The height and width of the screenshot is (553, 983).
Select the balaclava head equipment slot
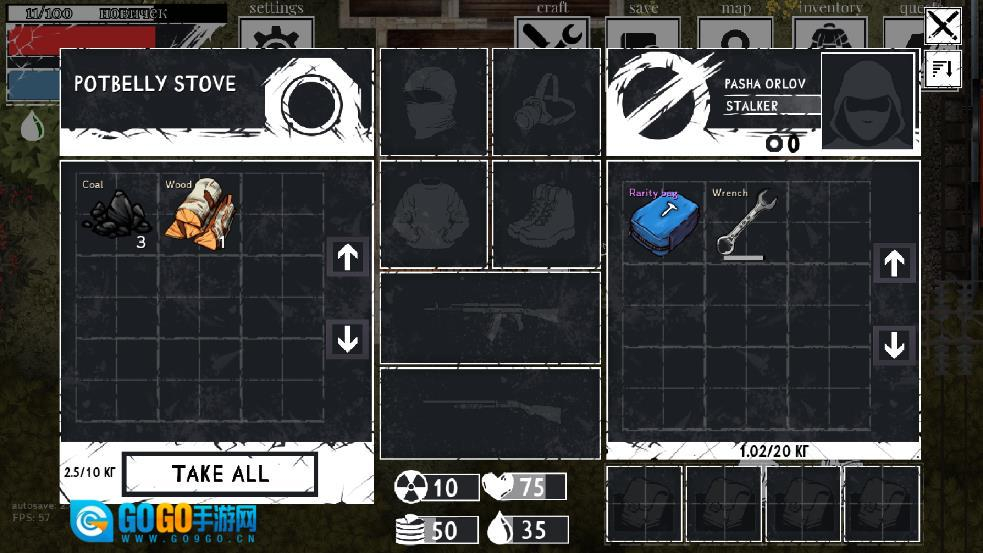433,102
